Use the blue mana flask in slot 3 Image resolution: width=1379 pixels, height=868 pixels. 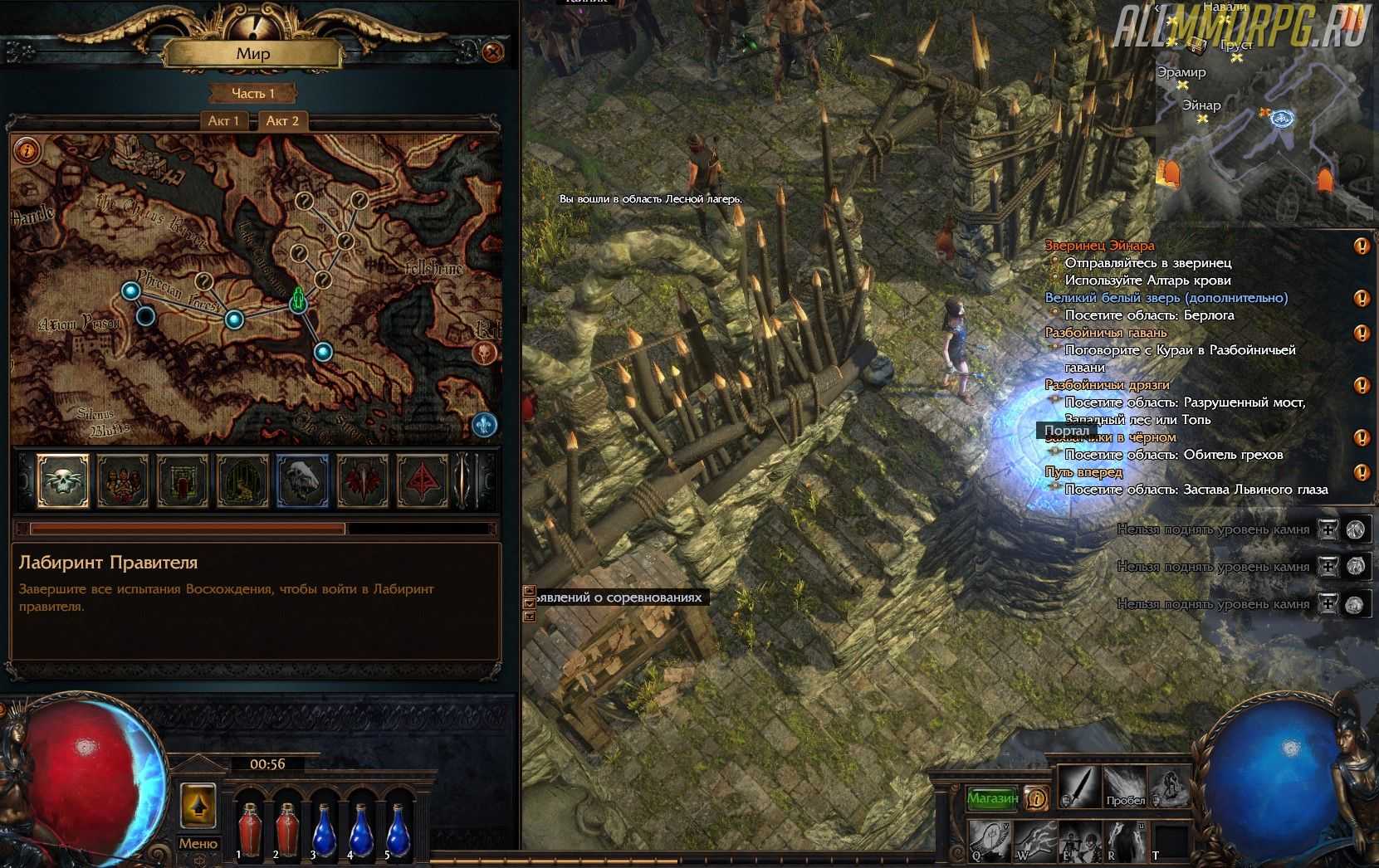tap(323, 830)
